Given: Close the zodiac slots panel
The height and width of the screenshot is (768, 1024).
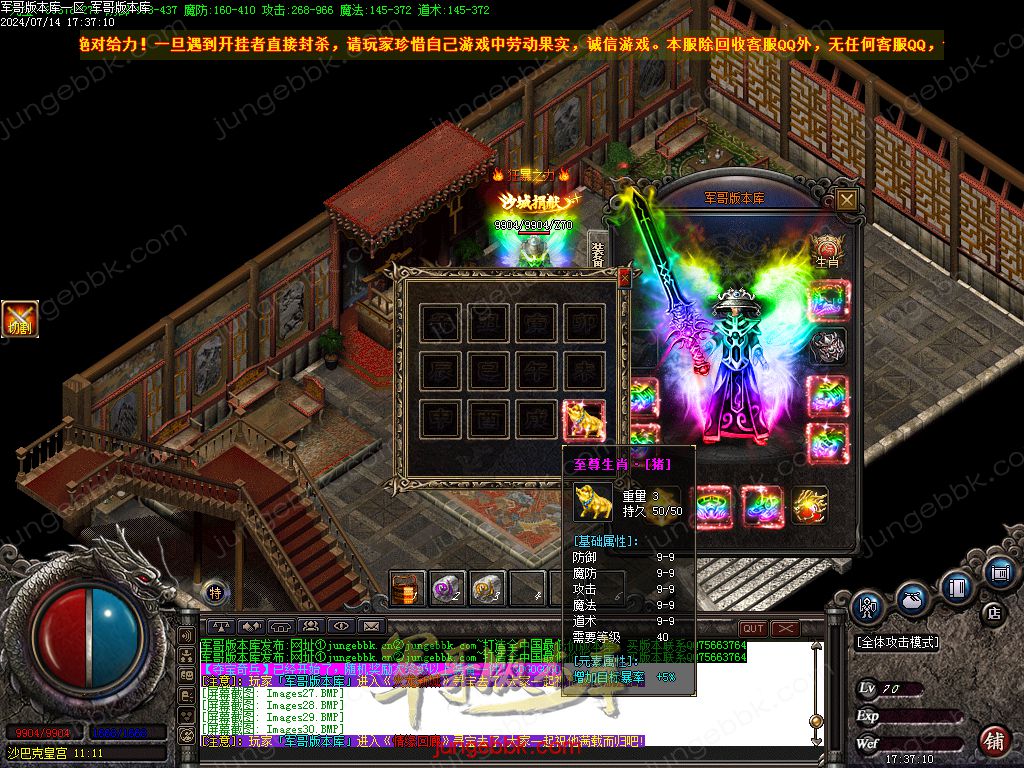Looking at the screenshot, I should pos(625,278).
